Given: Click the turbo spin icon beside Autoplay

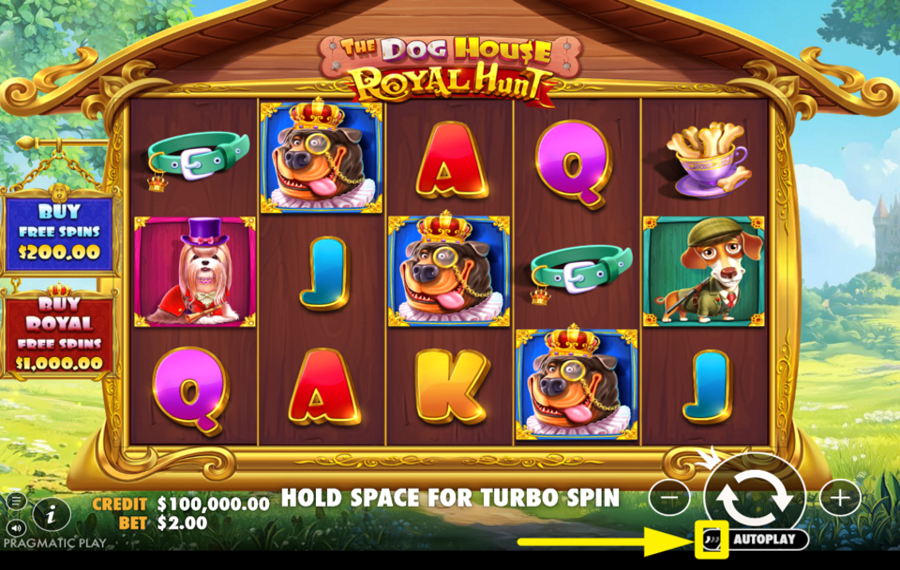Looking at the screenshot, I should click(711, 540).
